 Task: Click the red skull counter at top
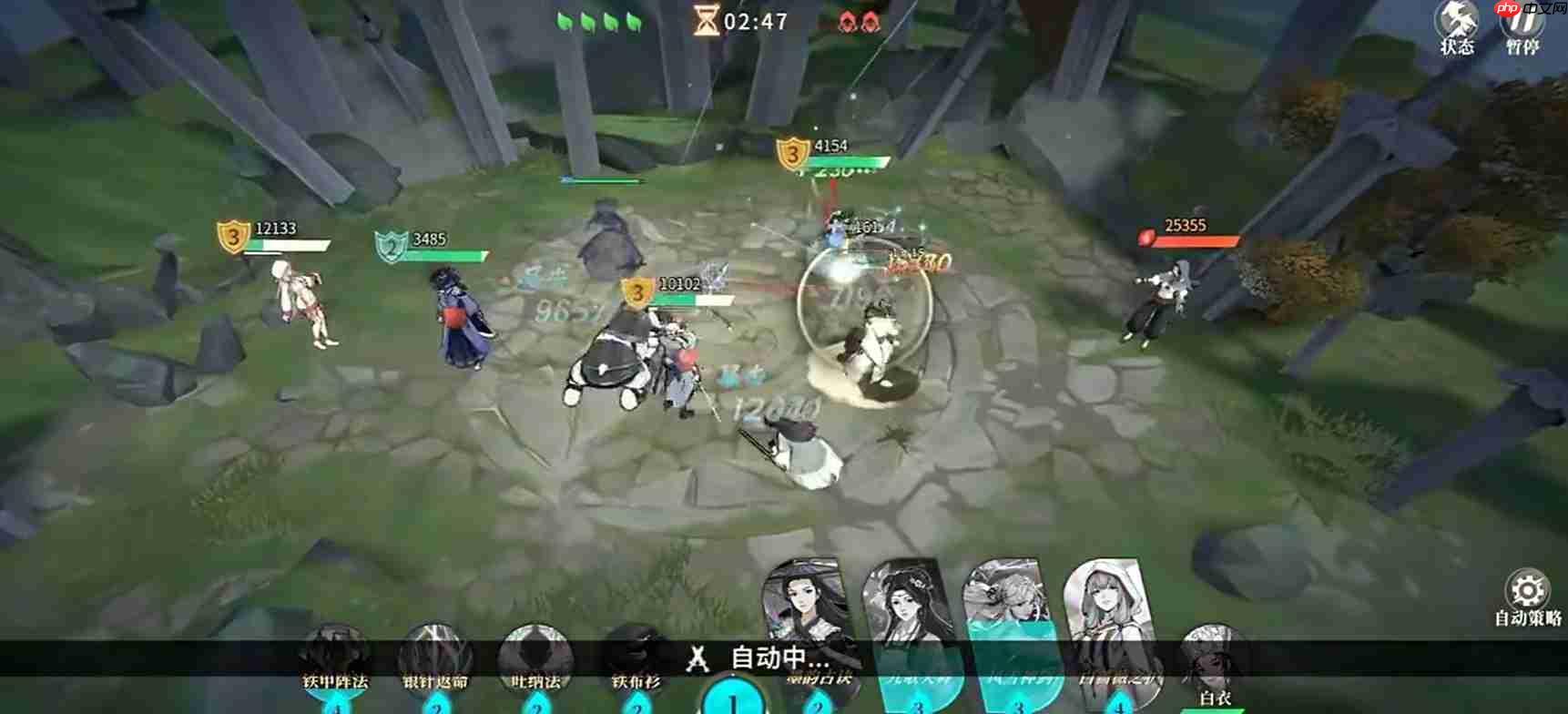[857, 22]
